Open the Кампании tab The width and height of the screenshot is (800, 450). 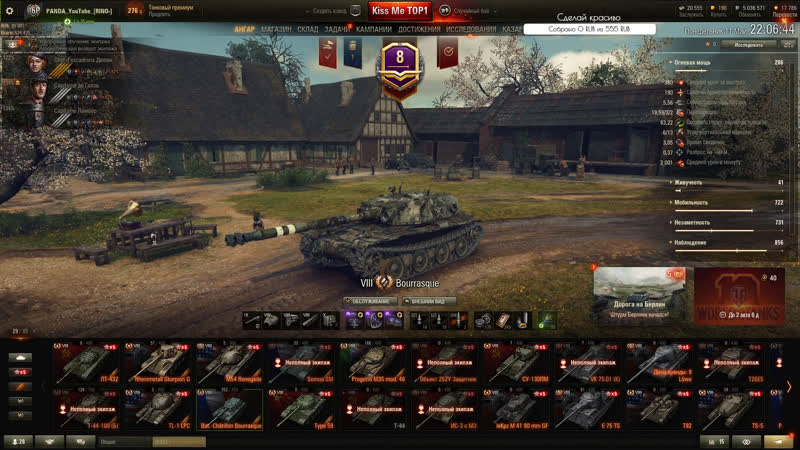point(373,29)
